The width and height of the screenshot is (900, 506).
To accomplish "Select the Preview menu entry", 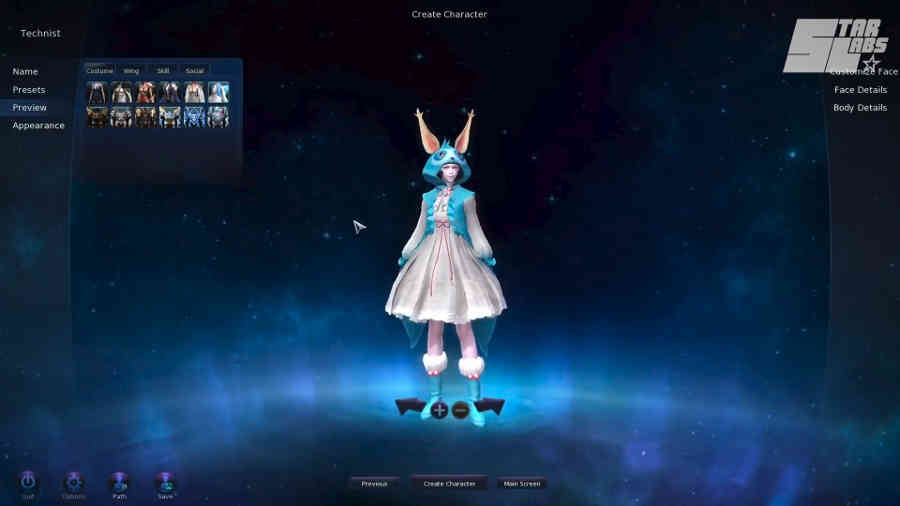I will [30, 108].
